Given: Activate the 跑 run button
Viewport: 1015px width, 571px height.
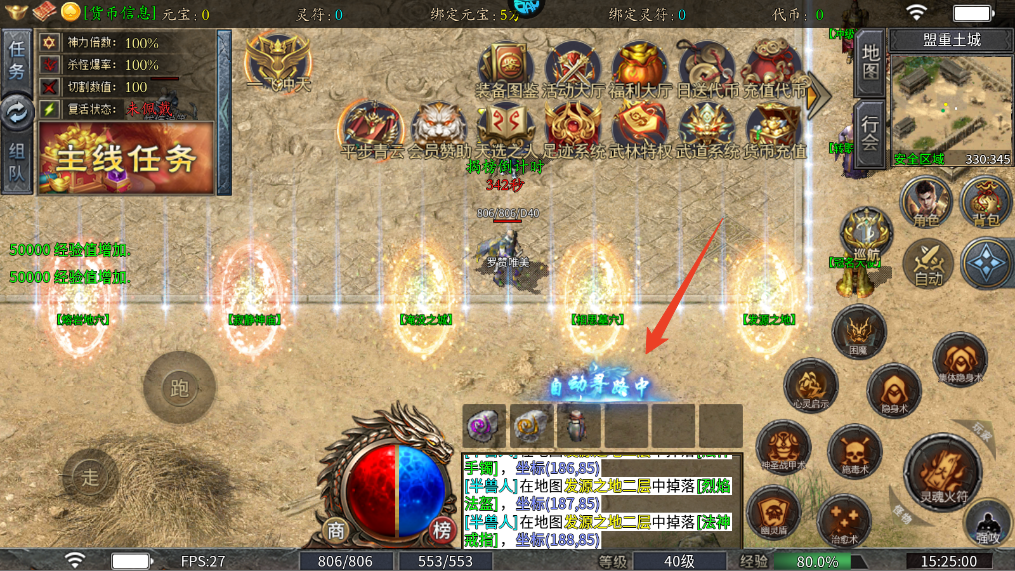Looking at the screenshot, I should click(x=180, y=388).
